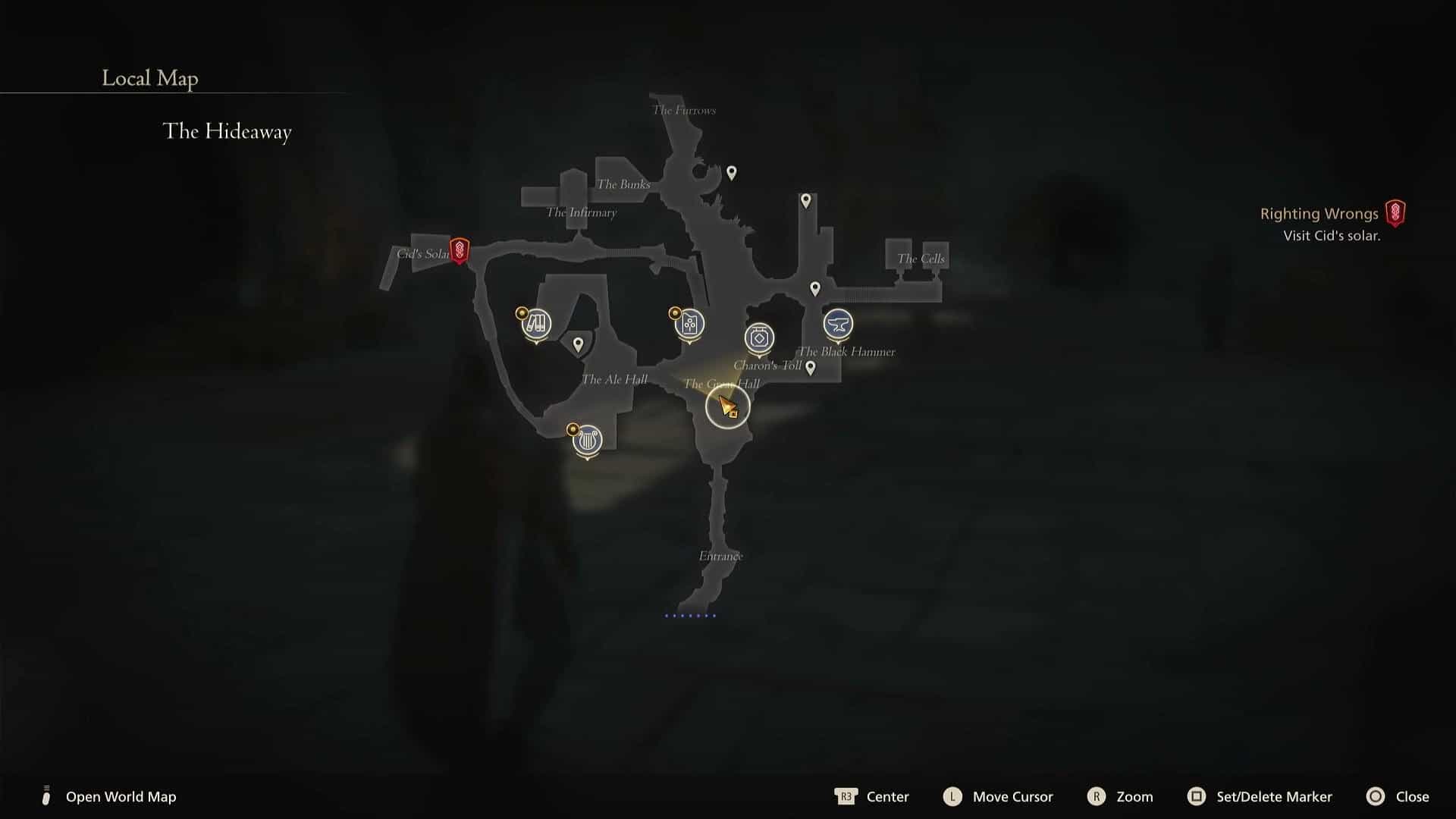Select the anvil icon at The Black Hammer

pos(837,325)
